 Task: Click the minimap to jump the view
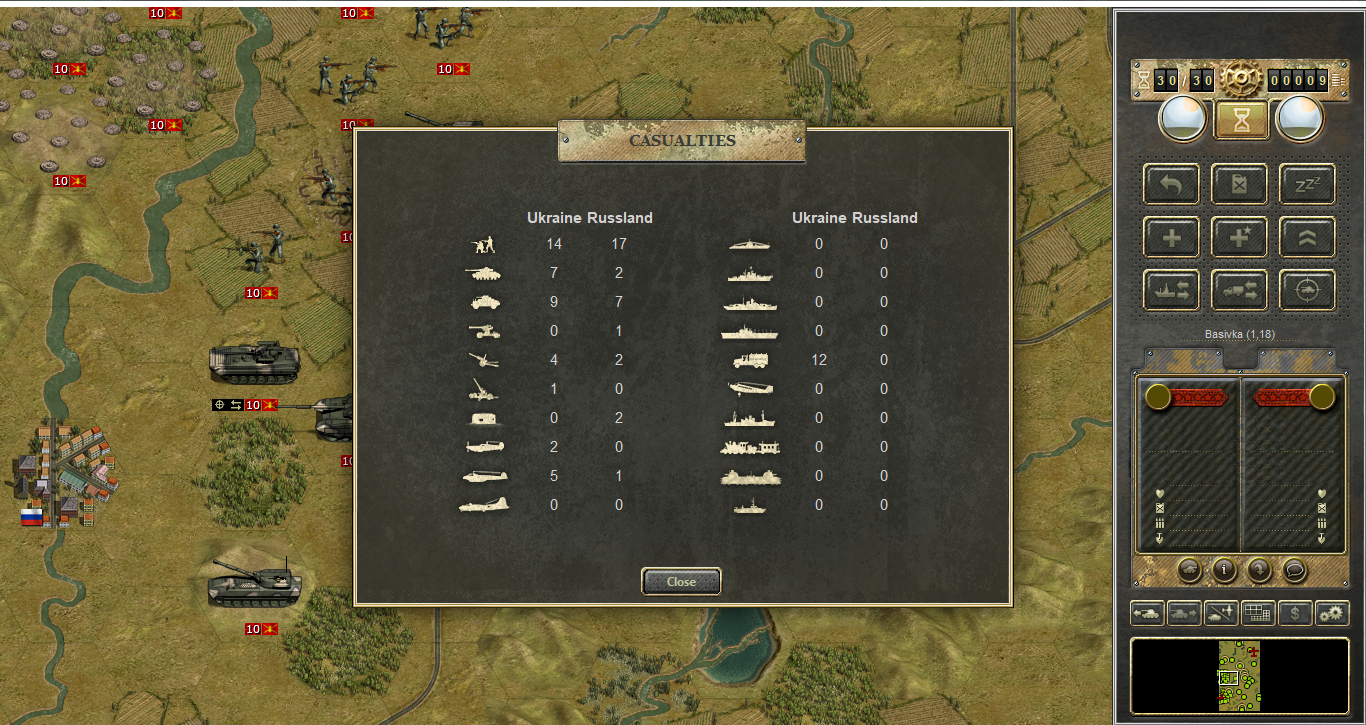(x=1239, y=676)
